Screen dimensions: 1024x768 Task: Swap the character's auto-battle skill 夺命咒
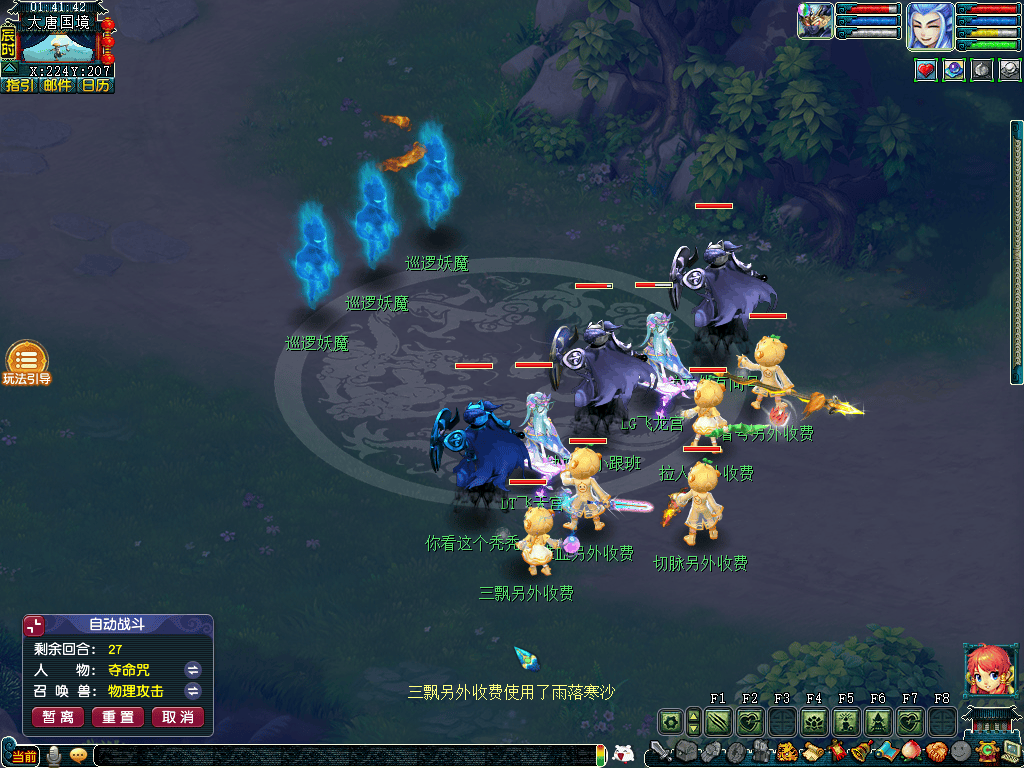193,670
